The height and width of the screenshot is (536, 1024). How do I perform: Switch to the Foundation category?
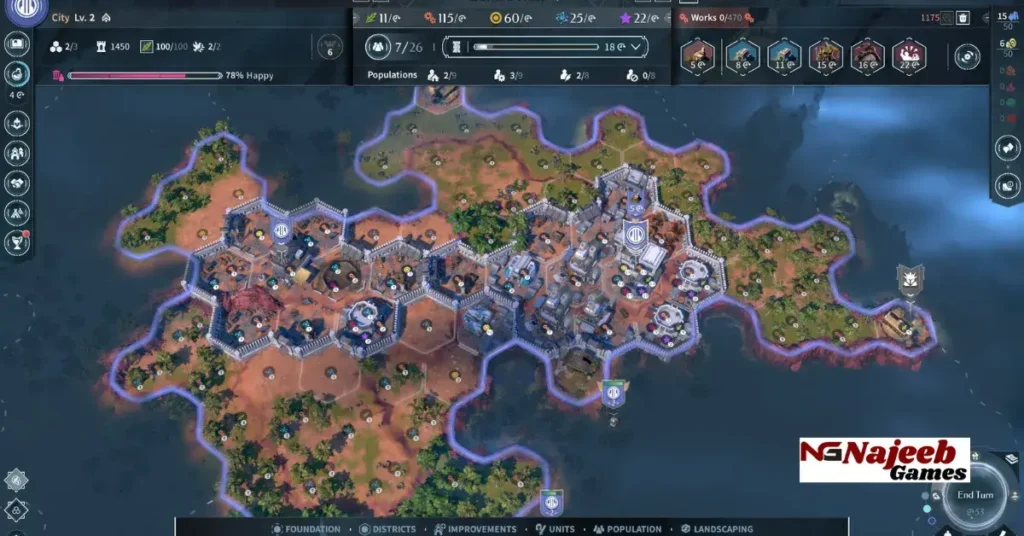click(x=306, y=529)
